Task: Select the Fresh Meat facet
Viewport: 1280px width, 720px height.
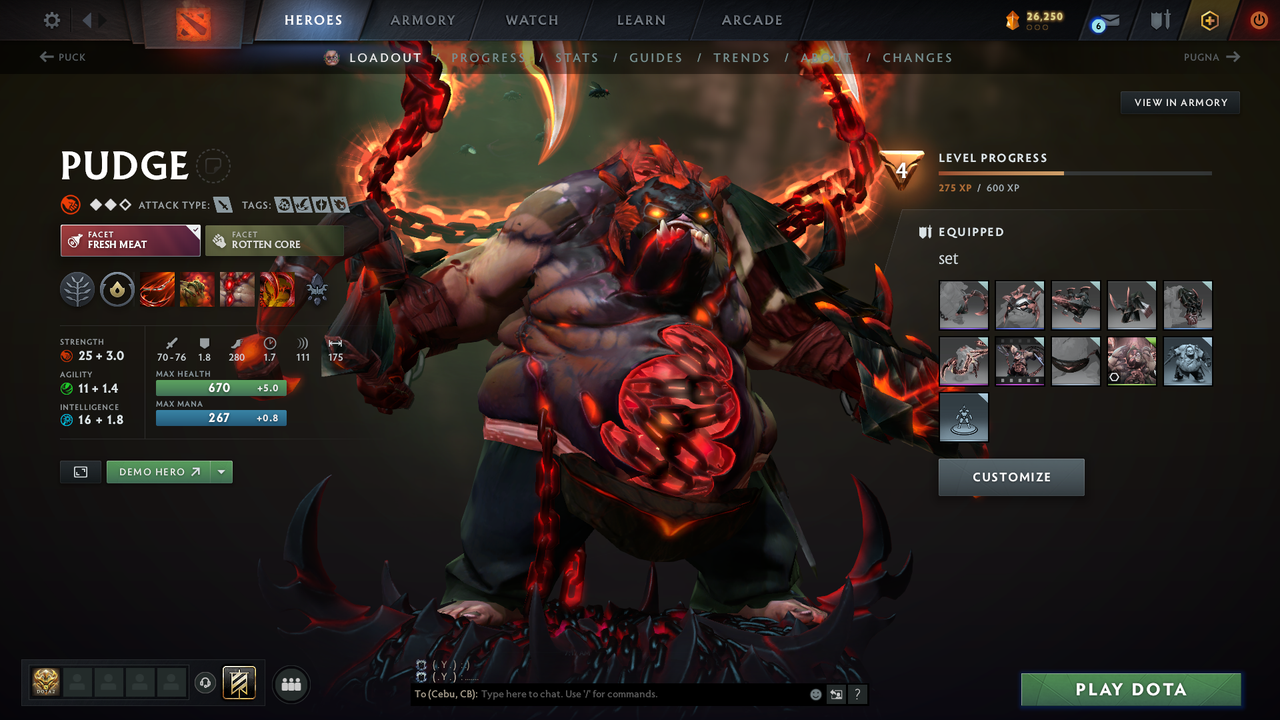Action: coord(130,240)
